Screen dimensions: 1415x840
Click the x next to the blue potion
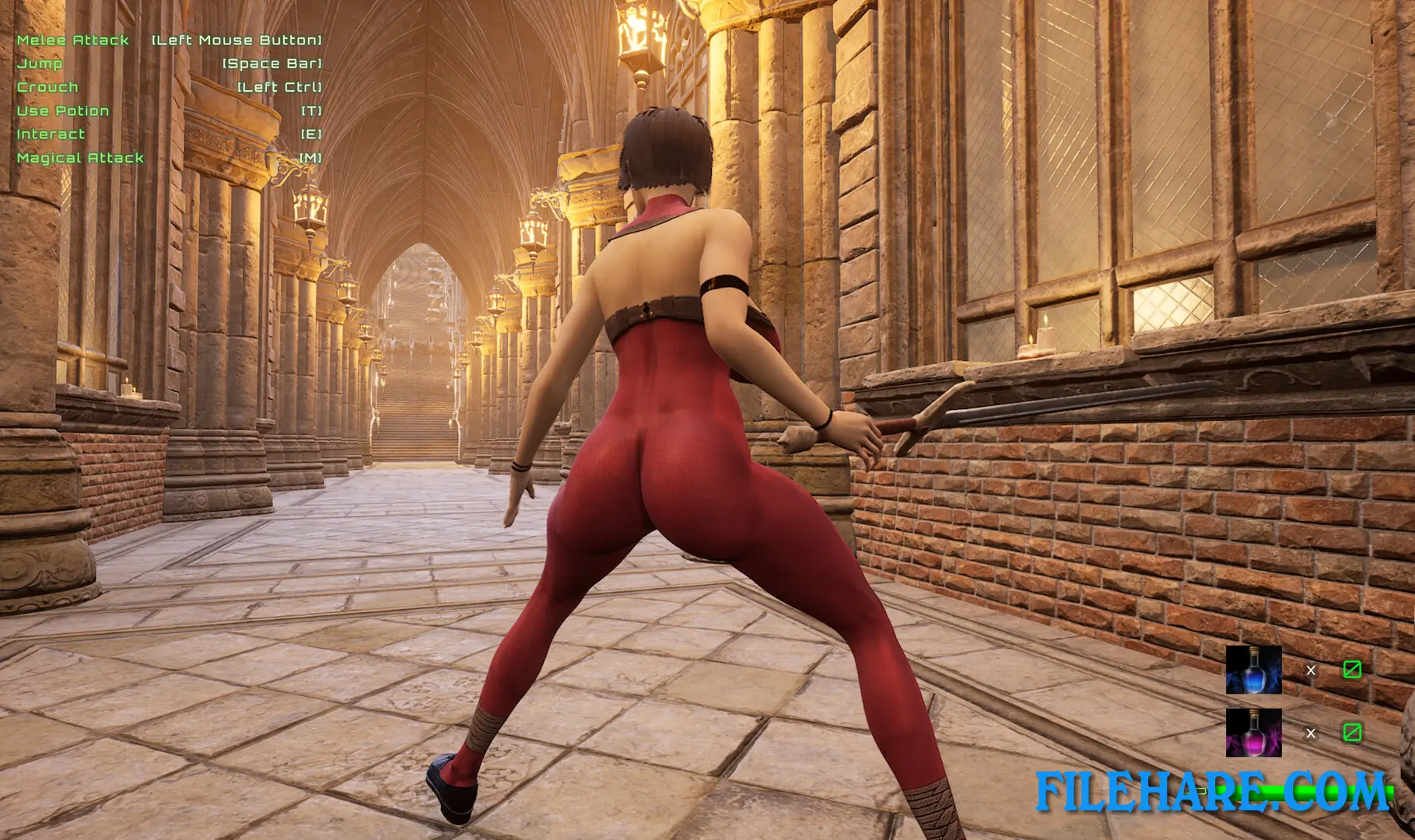coord(1312,670)
